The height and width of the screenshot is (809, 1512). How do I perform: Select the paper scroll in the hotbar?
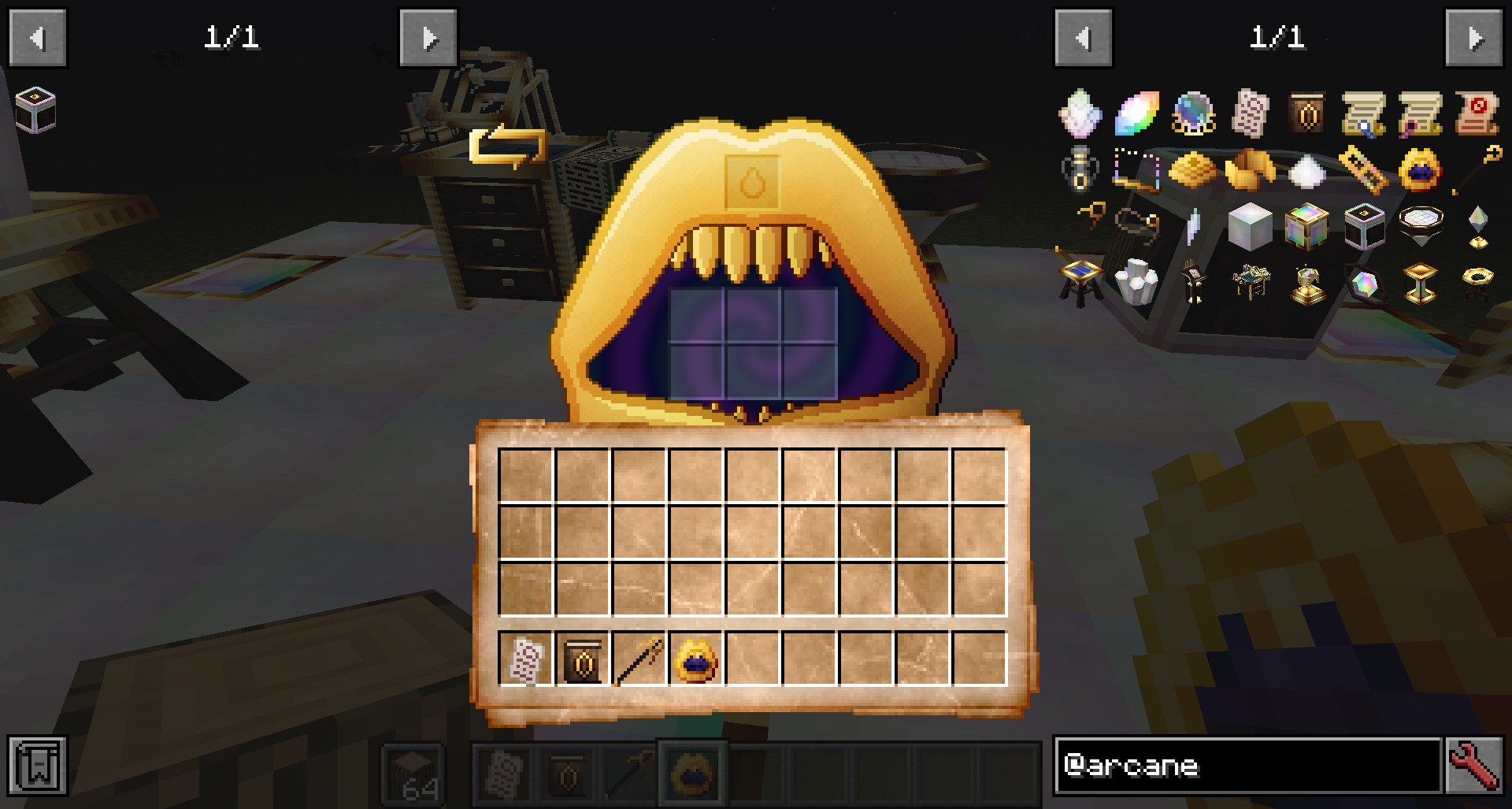(525, 659)
